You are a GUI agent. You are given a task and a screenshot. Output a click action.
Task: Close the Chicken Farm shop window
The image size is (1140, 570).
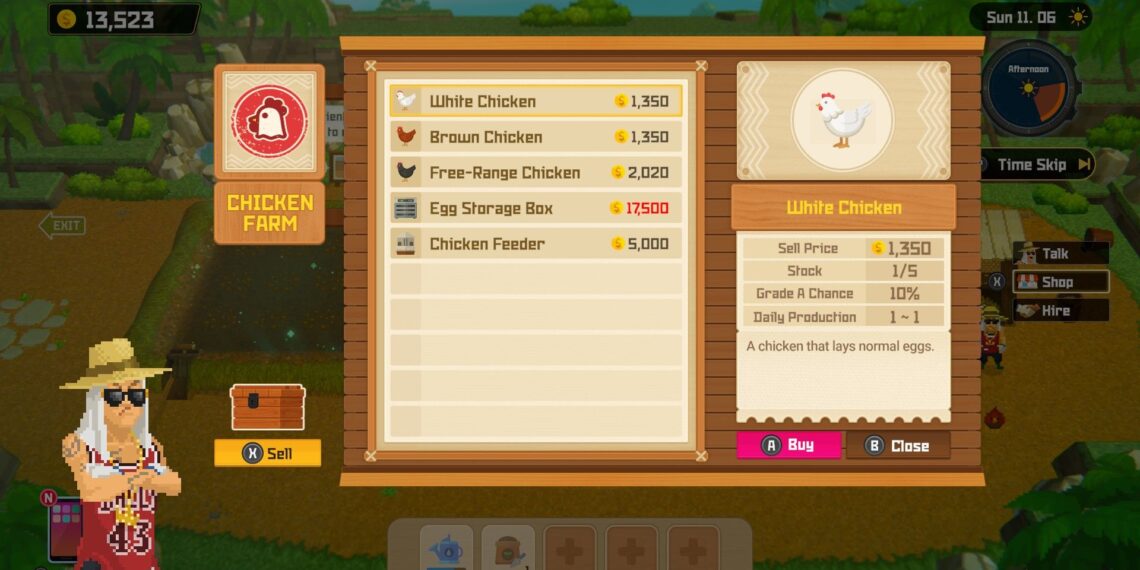coord(897,446)
